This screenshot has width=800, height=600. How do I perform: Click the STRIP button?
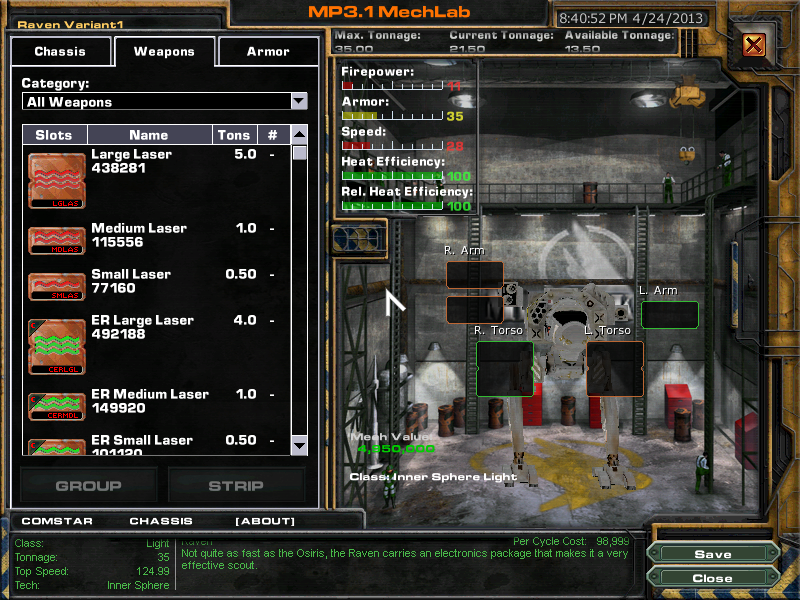click(x=235, y=486)
